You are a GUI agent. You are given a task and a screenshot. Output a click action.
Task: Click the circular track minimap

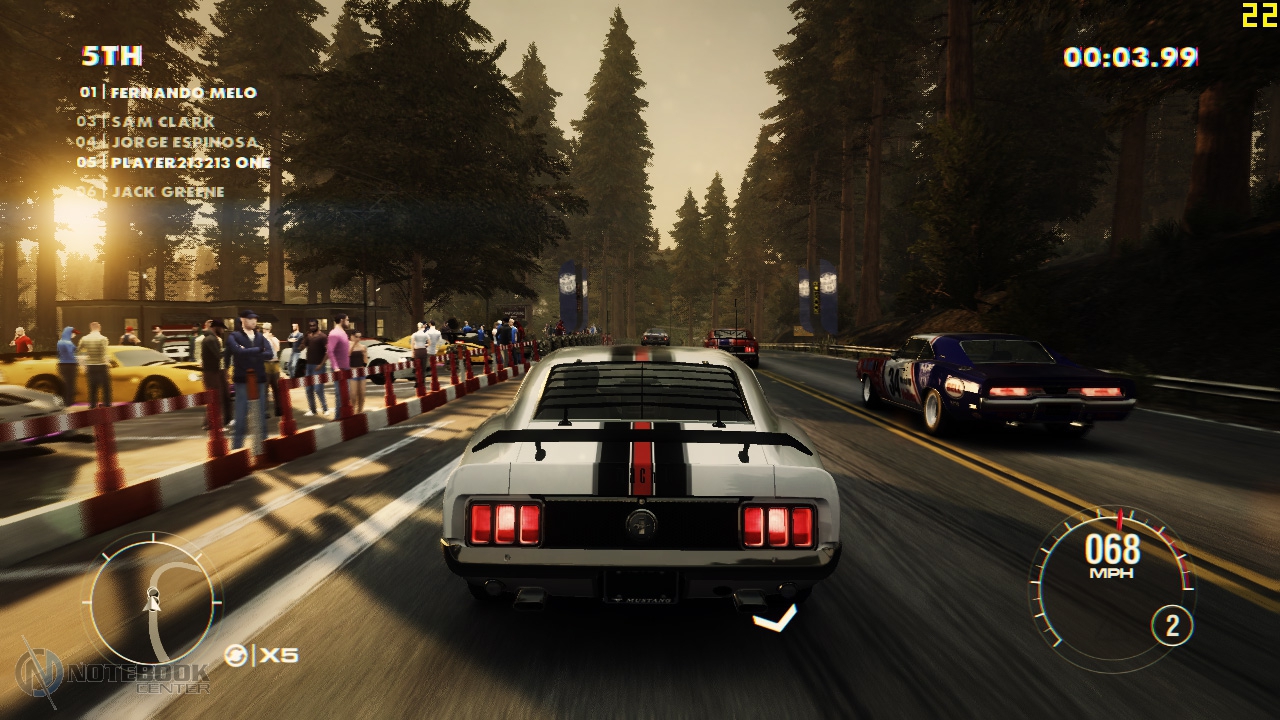pos(152,600)
